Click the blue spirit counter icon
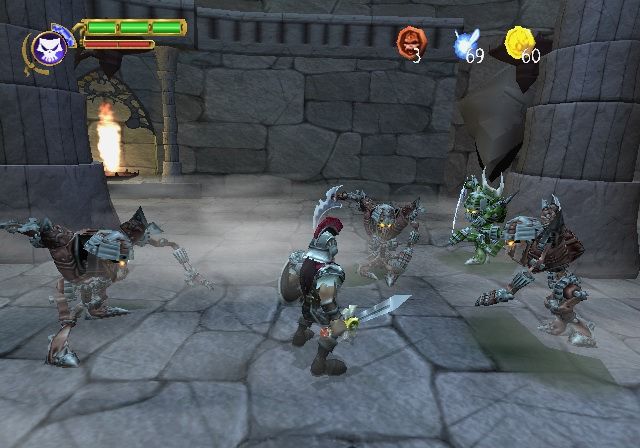This screenshot has height=448, width=640. [462, 41]
